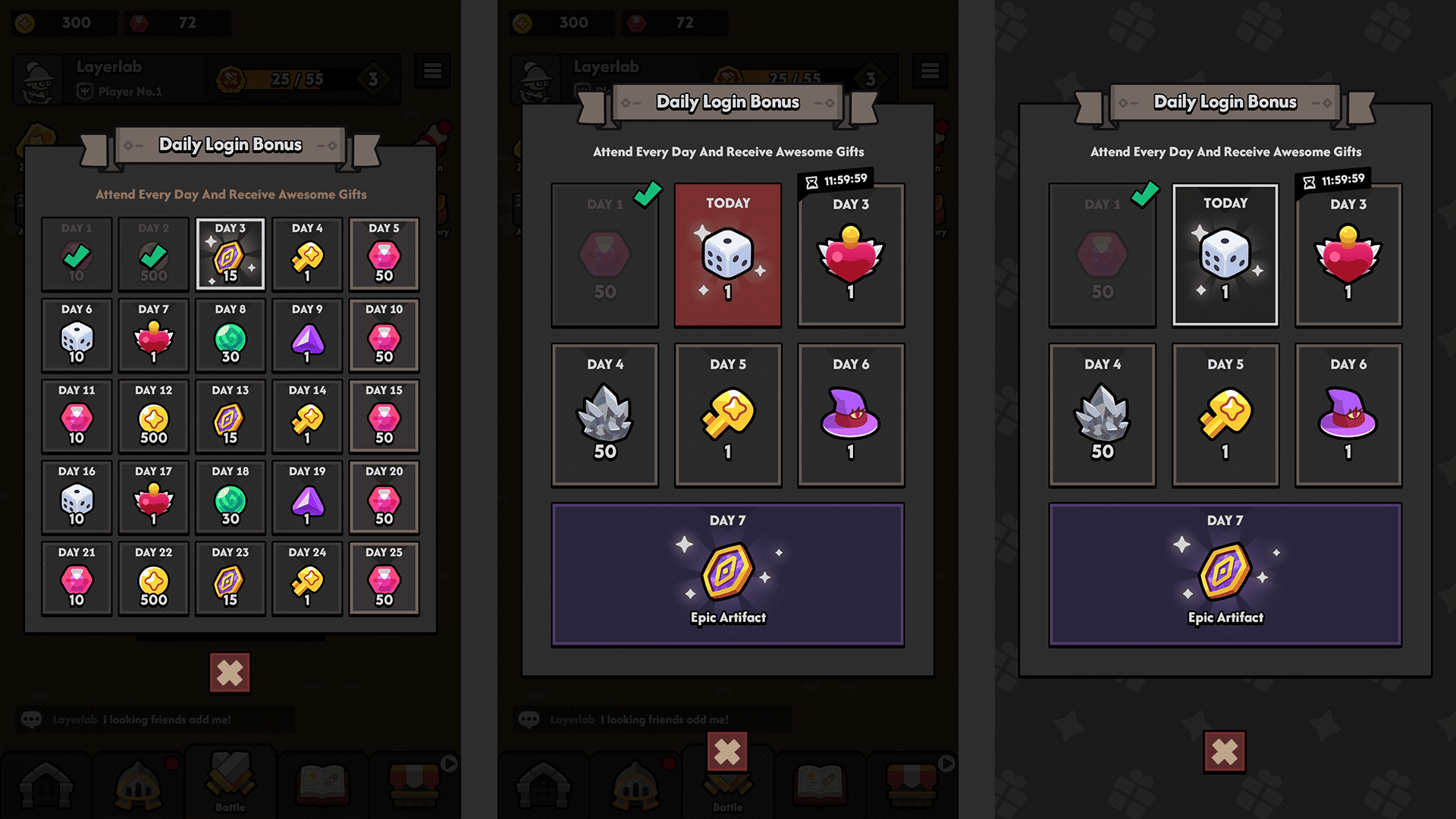
Task: Choose the Day 8 green gem tile
Action: [230, 335]
